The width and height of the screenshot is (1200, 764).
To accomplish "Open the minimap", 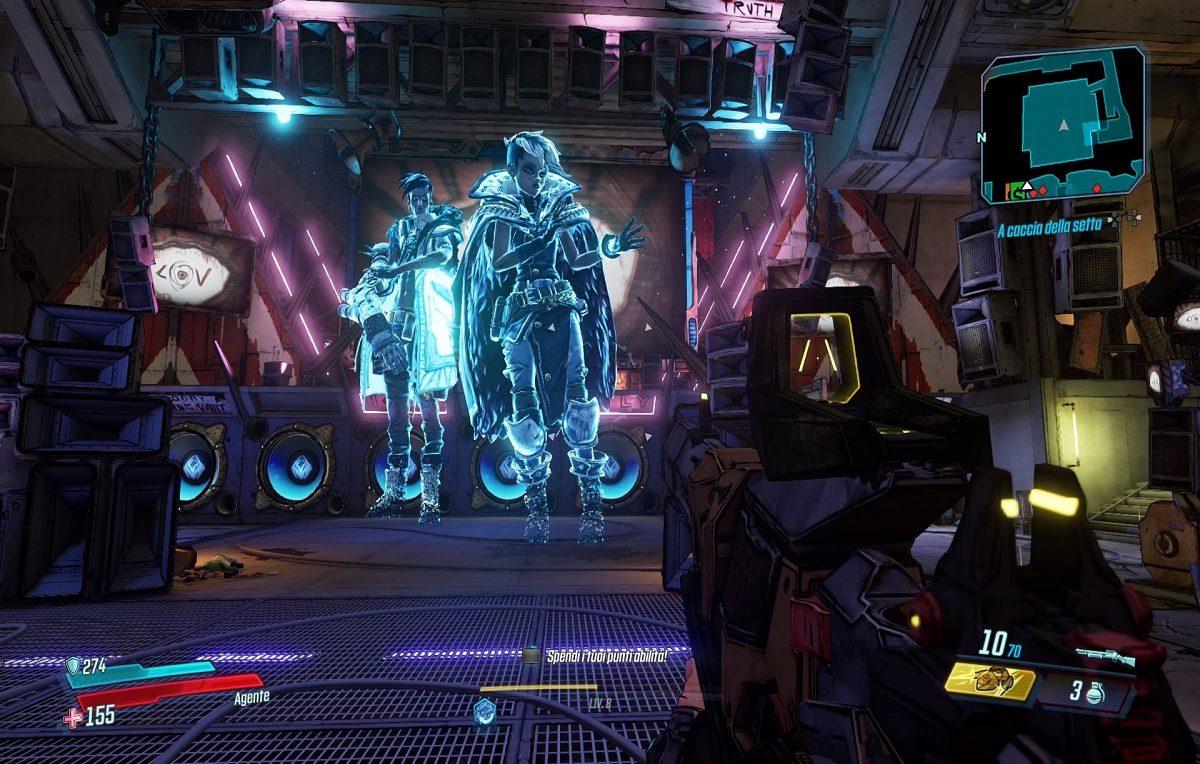I will (1062, 126).
